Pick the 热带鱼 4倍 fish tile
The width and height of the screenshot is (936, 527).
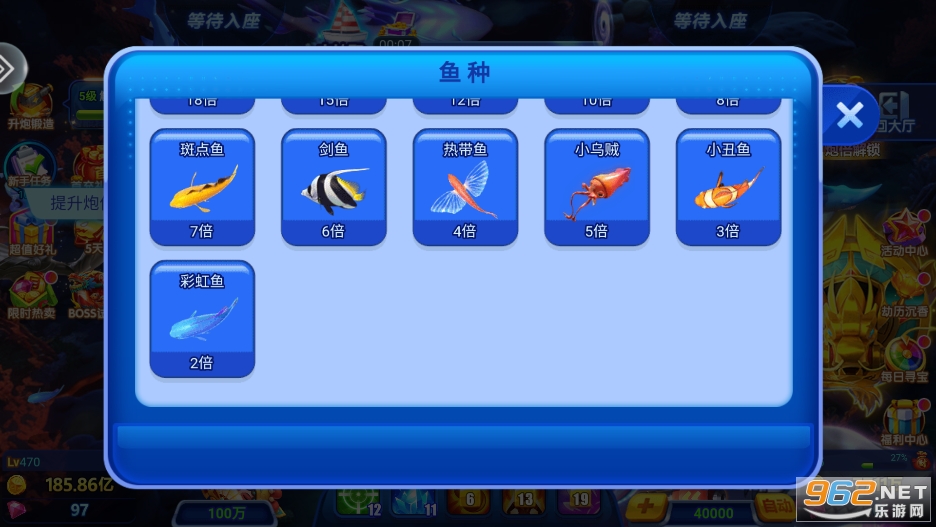pos(465,187)
